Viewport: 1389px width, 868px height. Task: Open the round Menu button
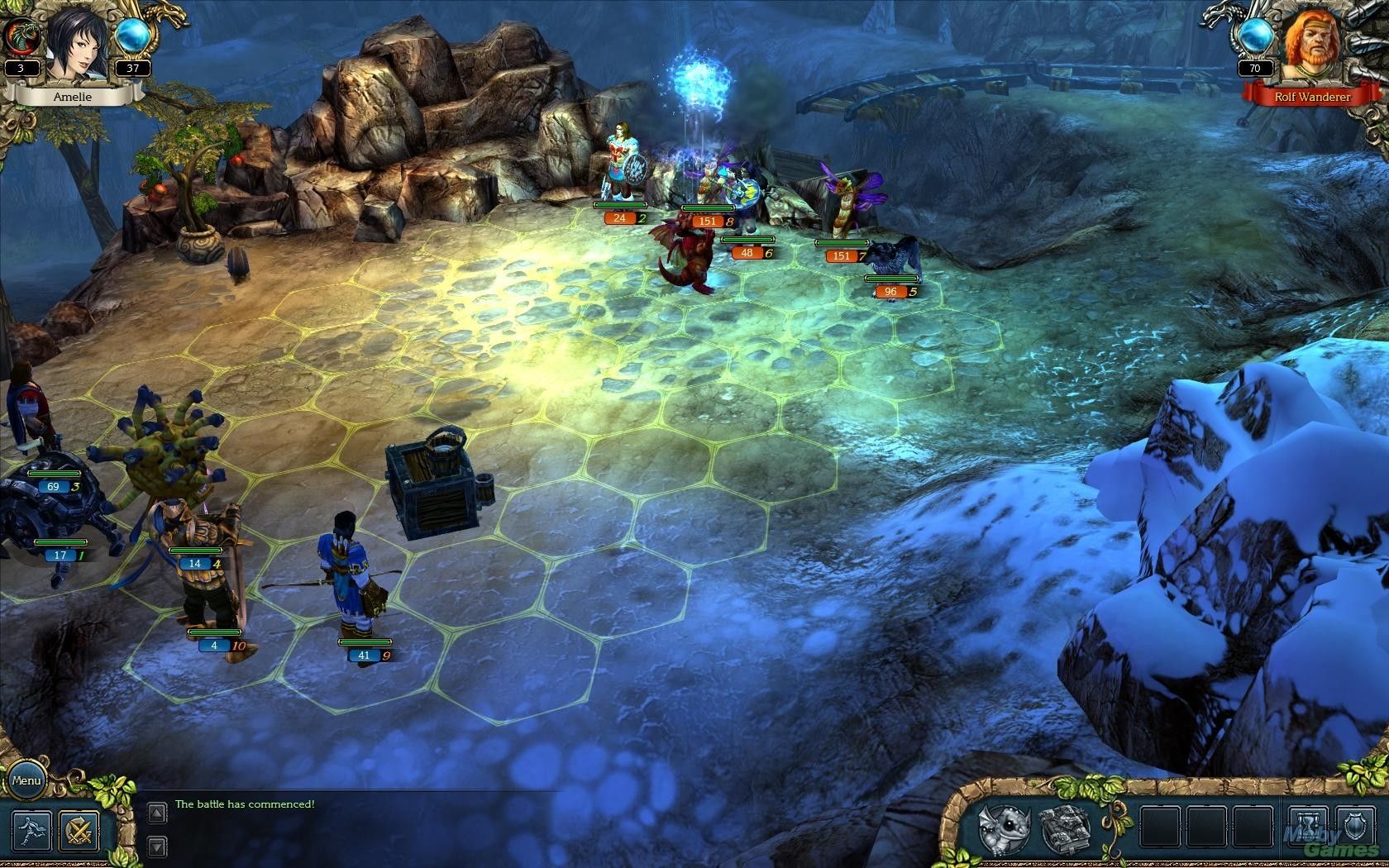(26, 780)
